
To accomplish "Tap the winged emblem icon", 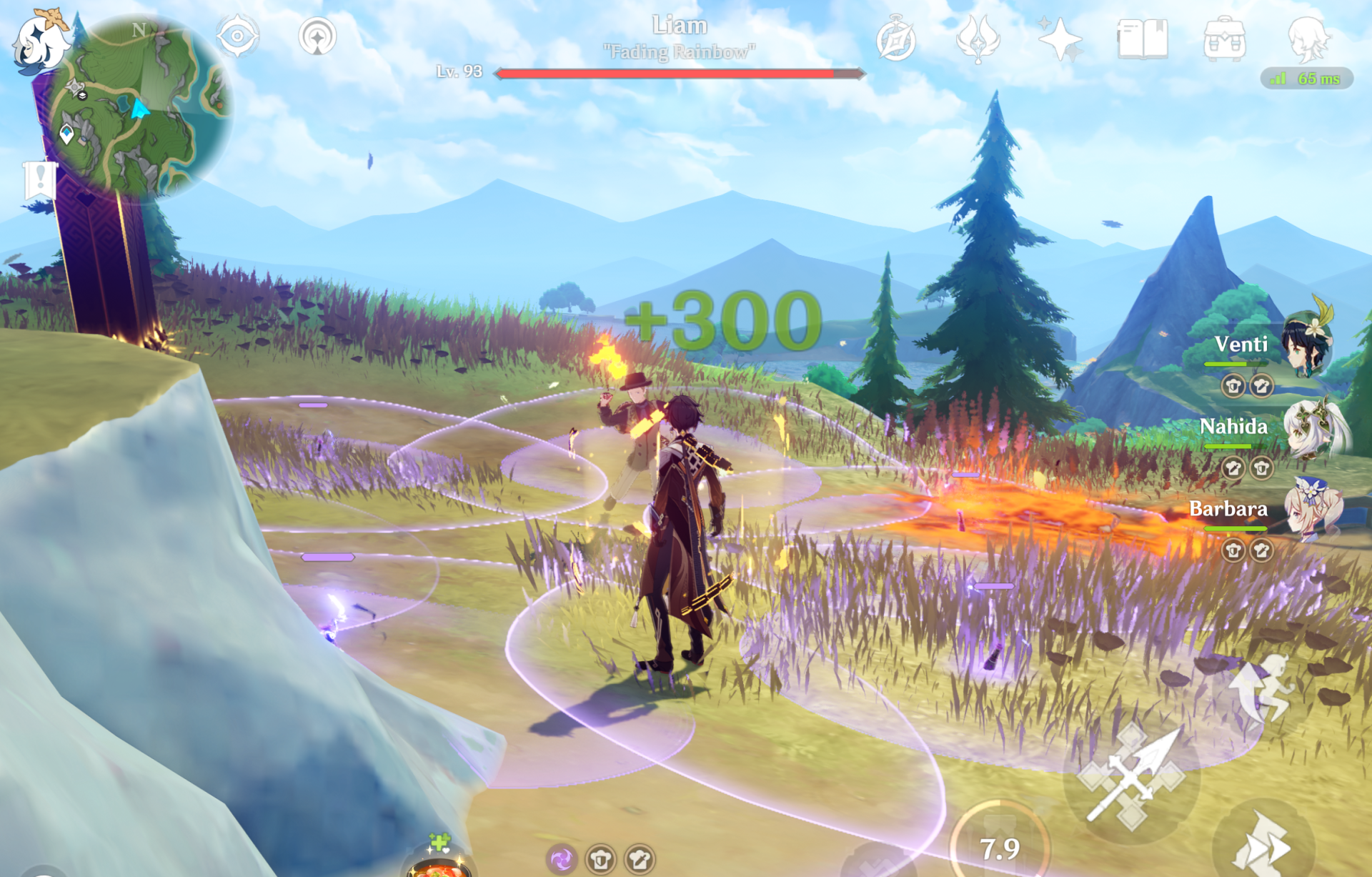I will pyautogui.click(x=978, y=40).
